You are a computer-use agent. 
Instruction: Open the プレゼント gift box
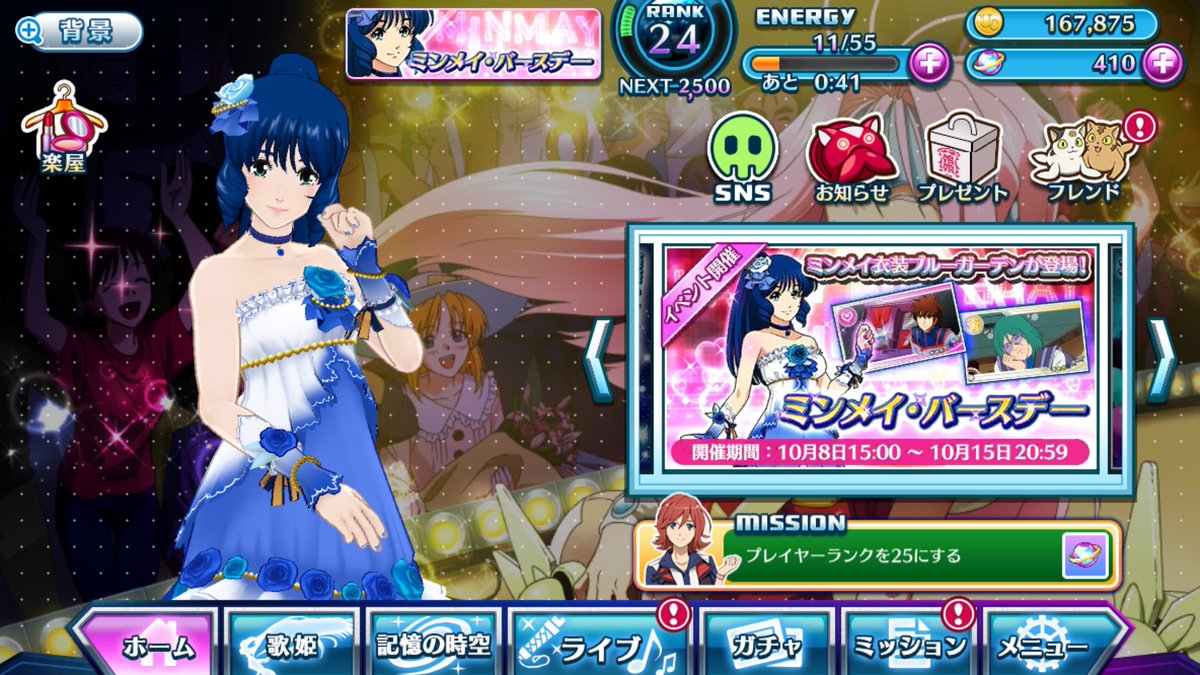[961, 158]
